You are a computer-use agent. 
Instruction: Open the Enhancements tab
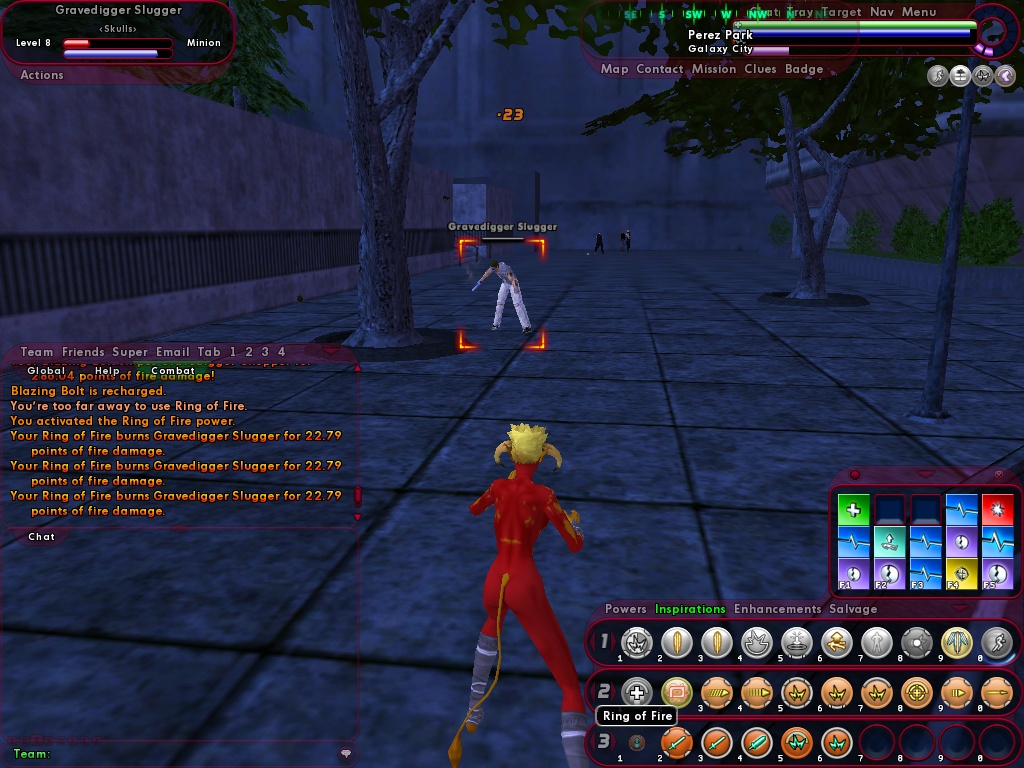tap(775, 609)
